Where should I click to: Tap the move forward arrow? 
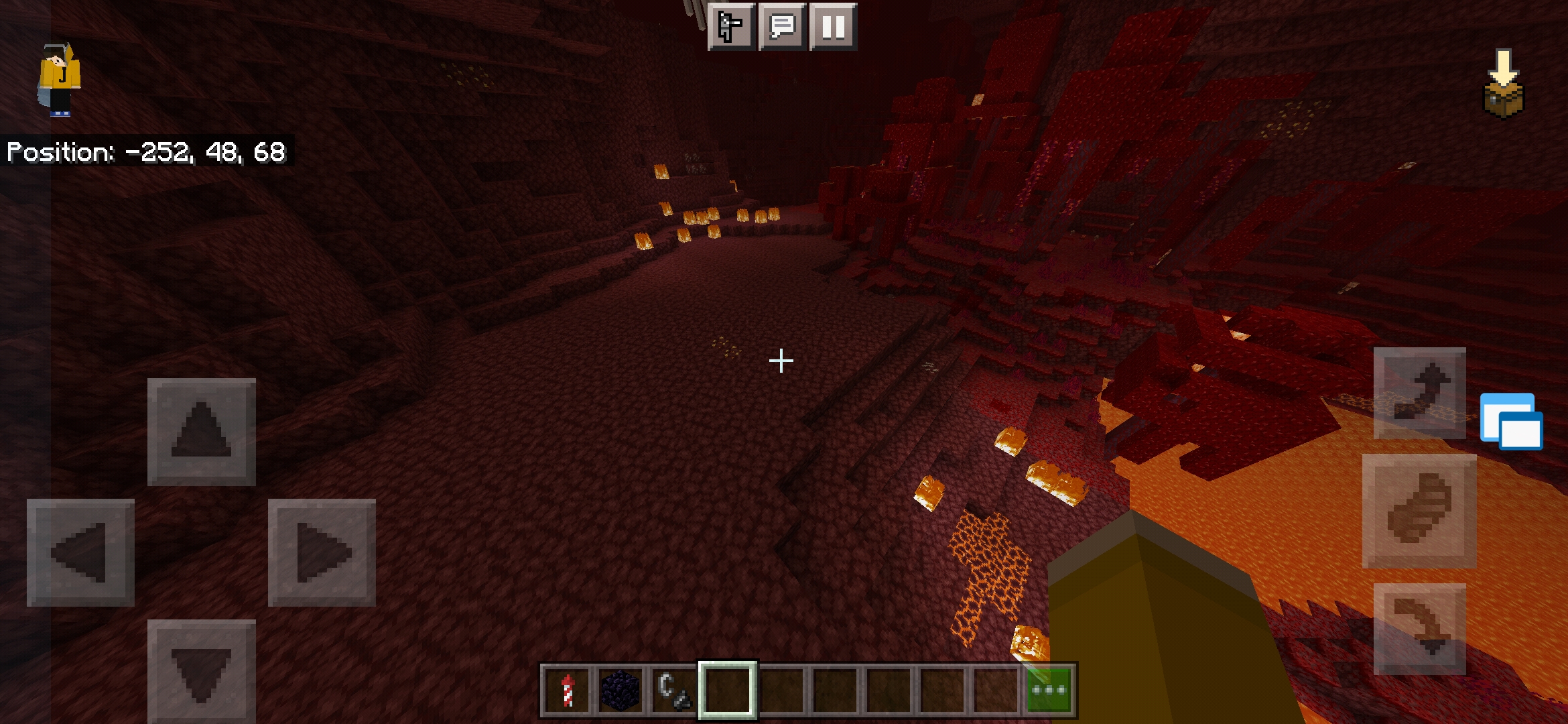201,432
